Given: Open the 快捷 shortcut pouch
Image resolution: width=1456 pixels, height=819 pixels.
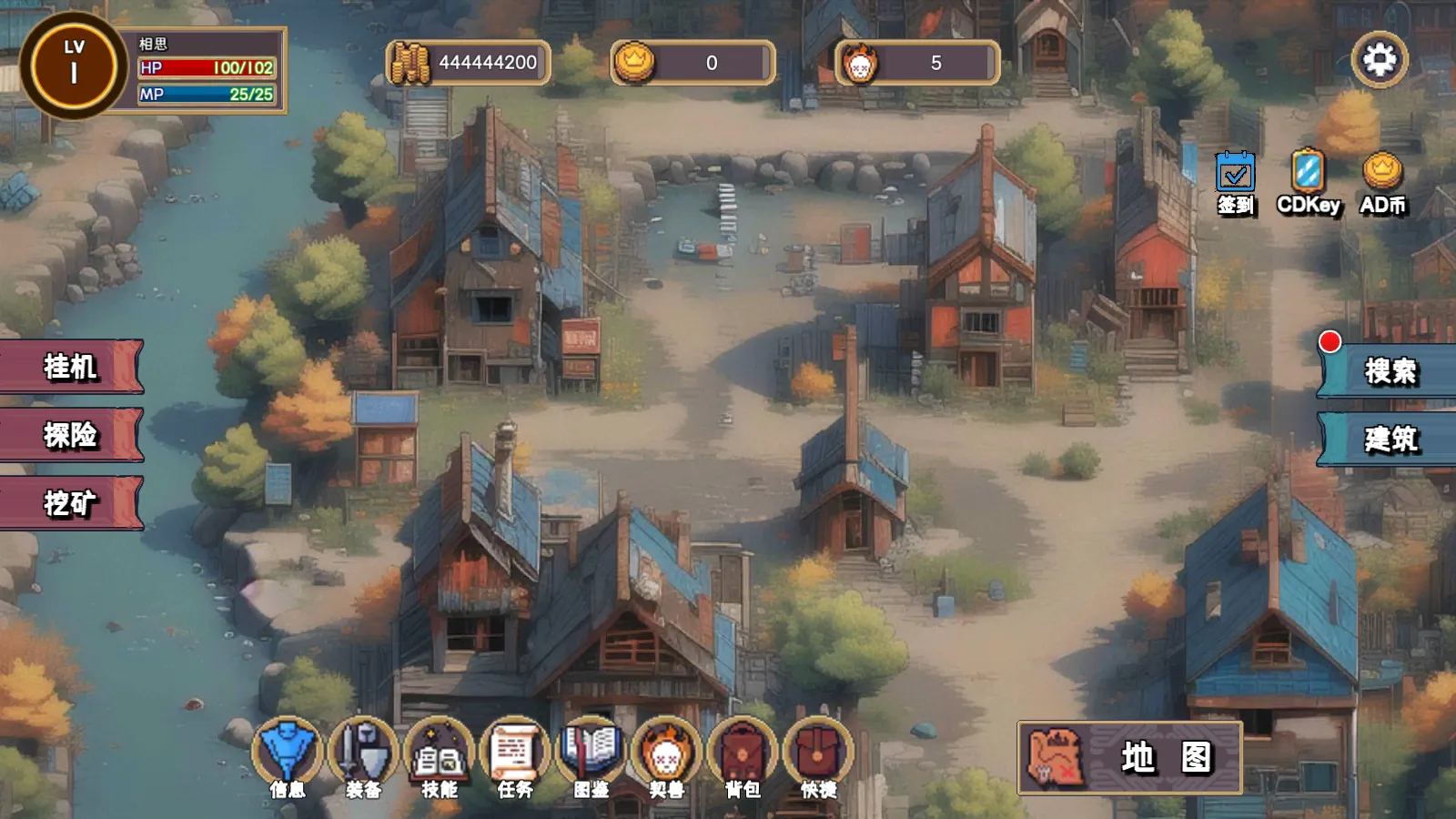Looking at the screenshot, I should point(819,757).
